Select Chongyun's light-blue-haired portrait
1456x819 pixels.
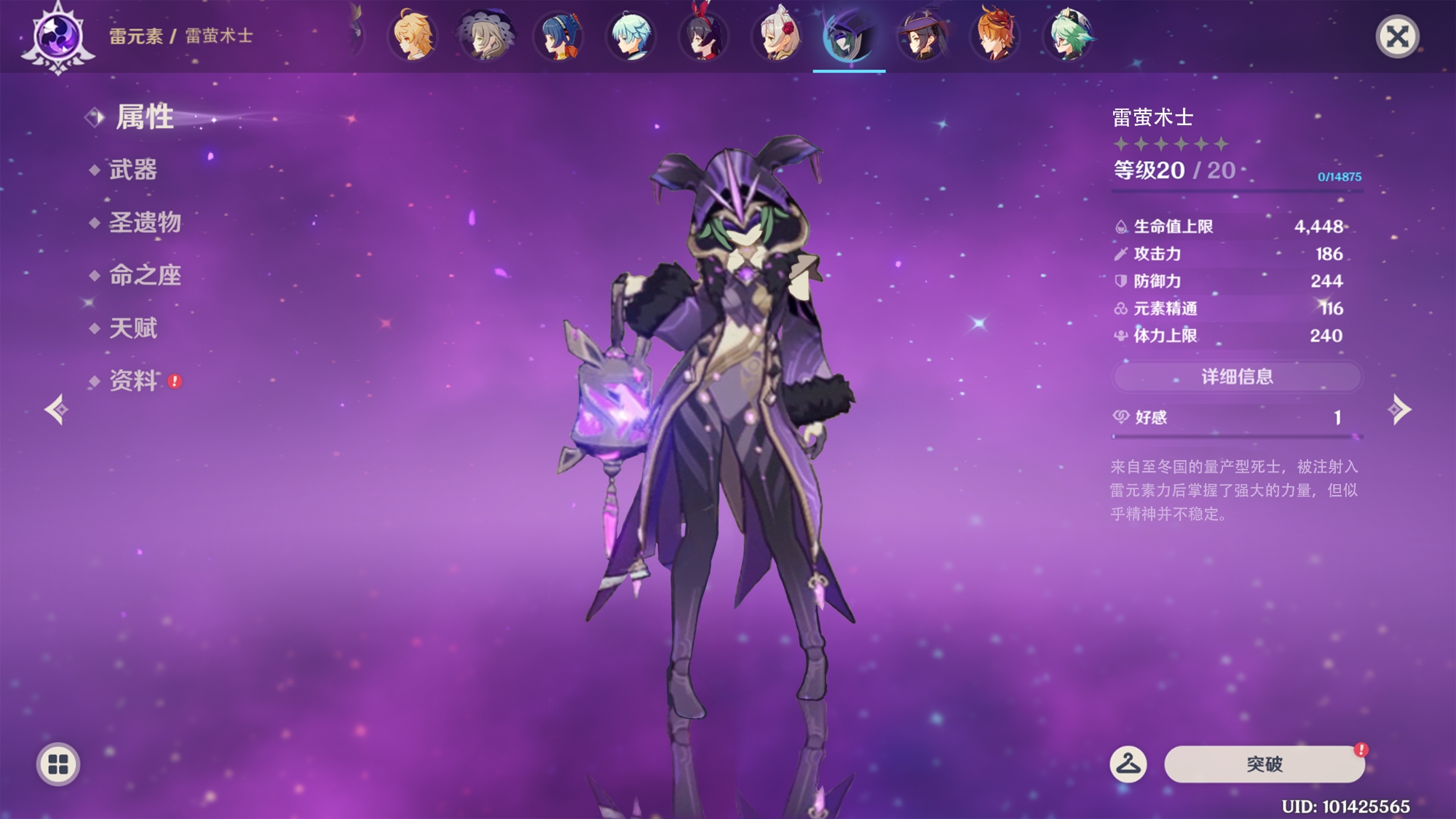(x=631, y=35)
